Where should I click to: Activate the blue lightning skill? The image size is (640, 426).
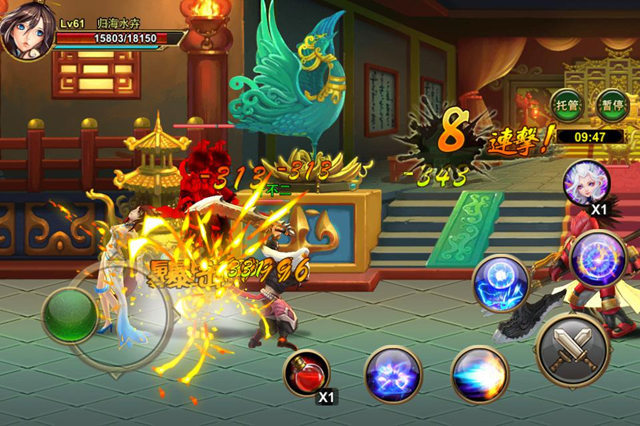pos(392,375)
